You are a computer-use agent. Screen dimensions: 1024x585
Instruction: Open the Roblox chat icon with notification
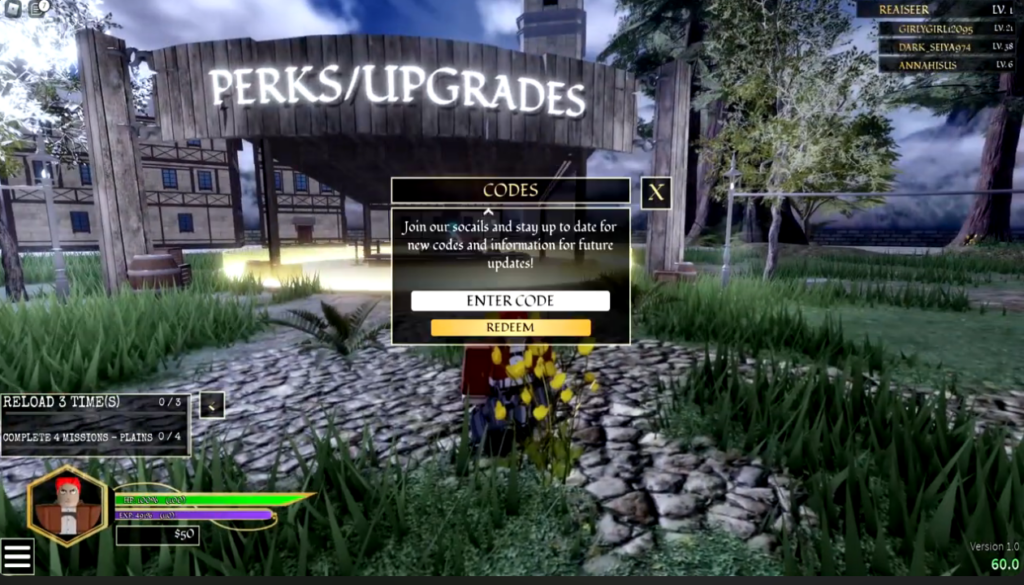(x=38, y=8)
